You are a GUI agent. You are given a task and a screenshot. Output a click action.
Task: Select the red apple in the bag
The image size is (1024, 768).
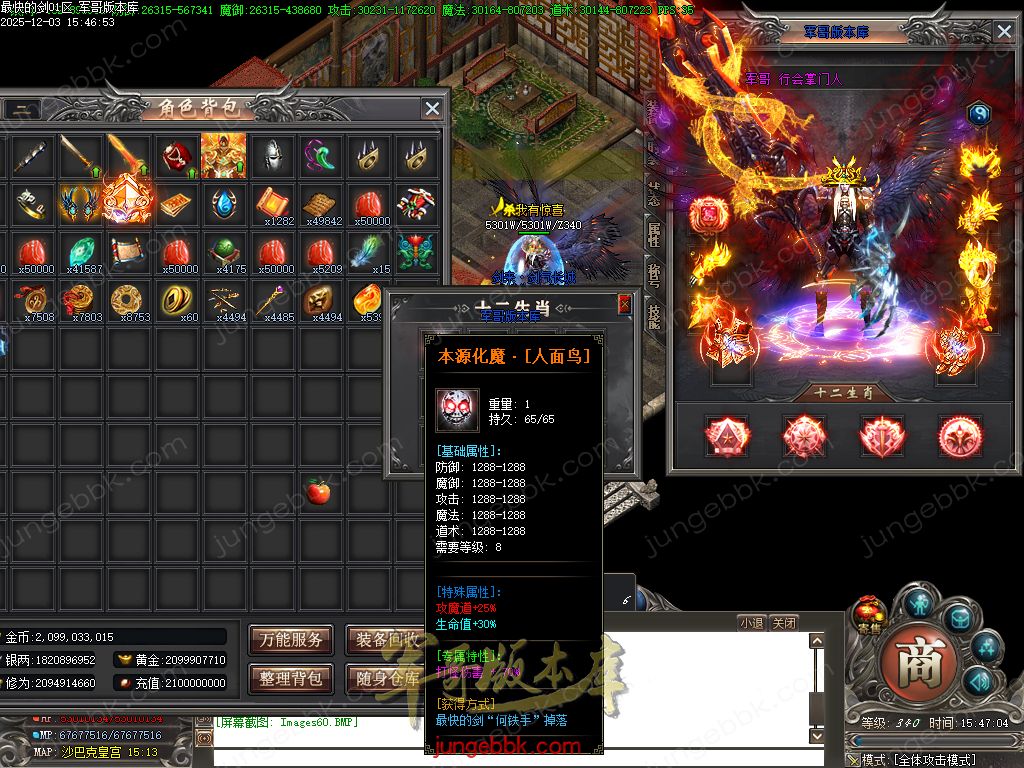319,491
